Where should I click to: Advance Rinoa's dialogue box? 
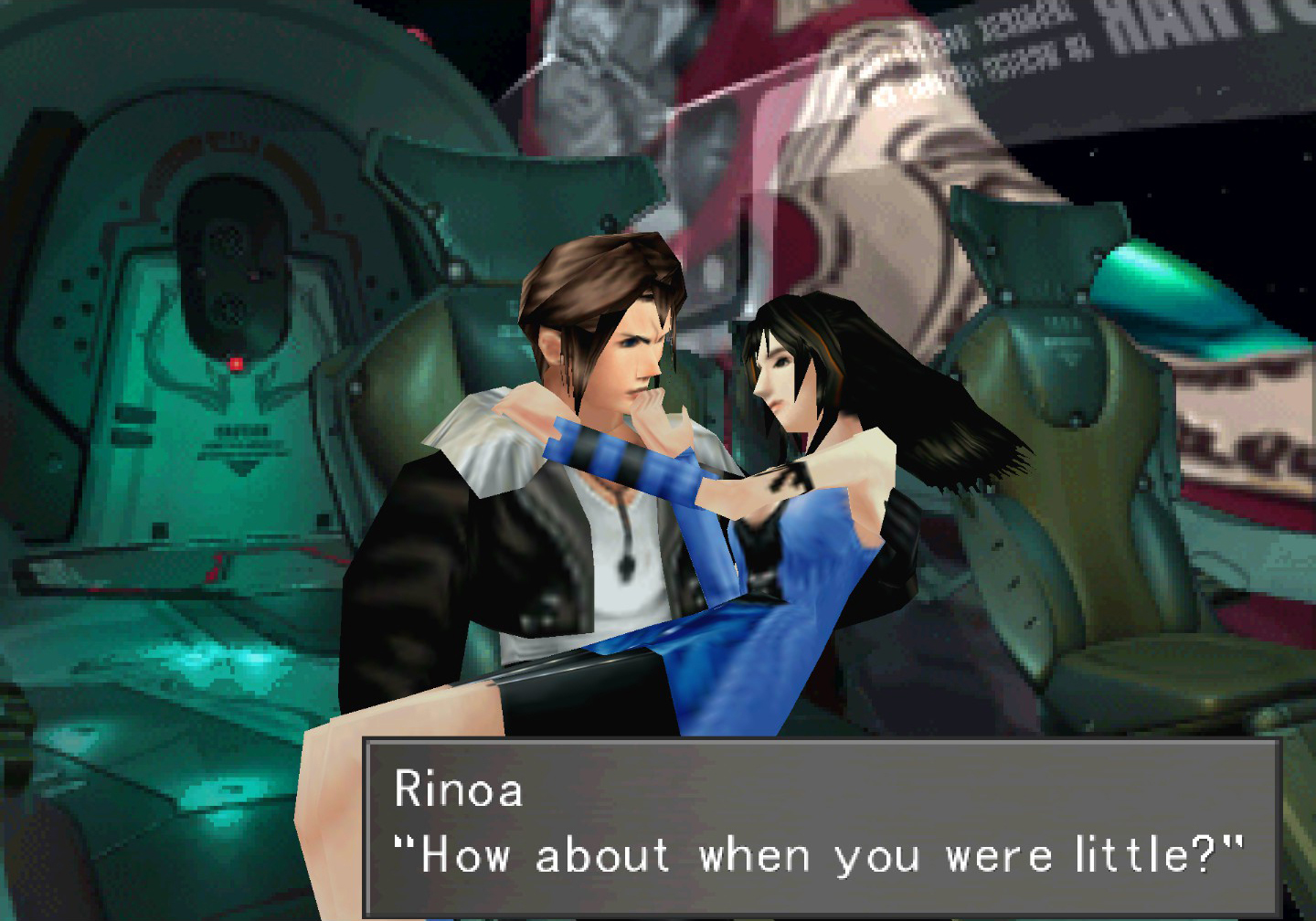point(821,827)
